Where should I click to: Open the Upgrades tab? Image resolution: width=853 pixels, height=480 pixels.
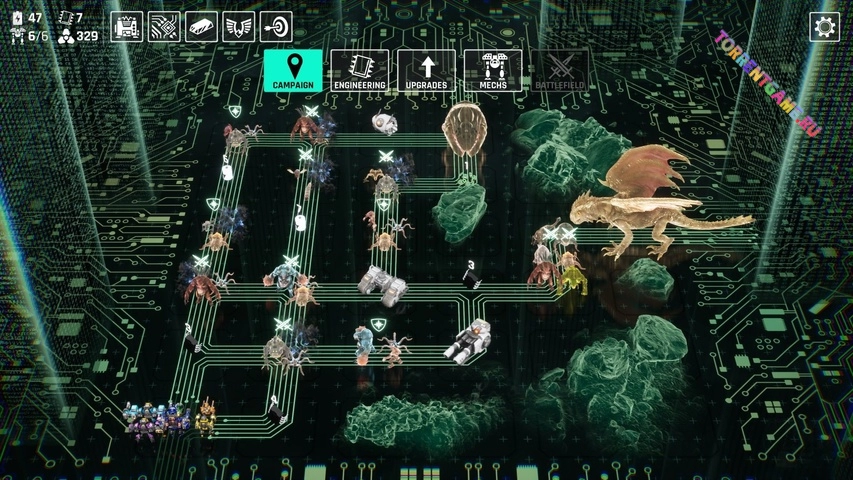click(427, 71)
